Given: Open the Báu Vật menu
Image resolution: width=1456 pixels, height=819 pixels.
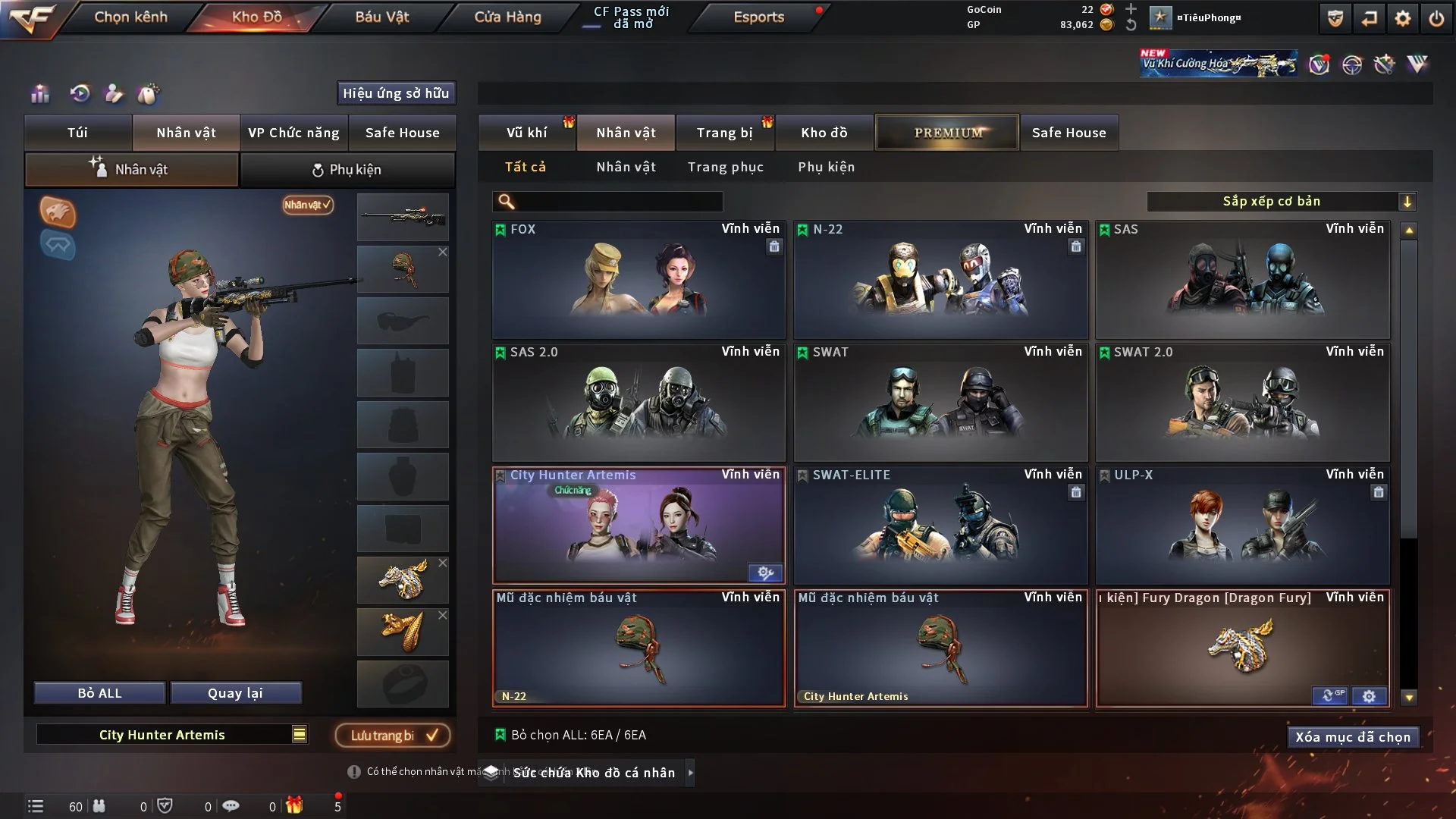Looking at the screenshot, I should click(381, 17).
